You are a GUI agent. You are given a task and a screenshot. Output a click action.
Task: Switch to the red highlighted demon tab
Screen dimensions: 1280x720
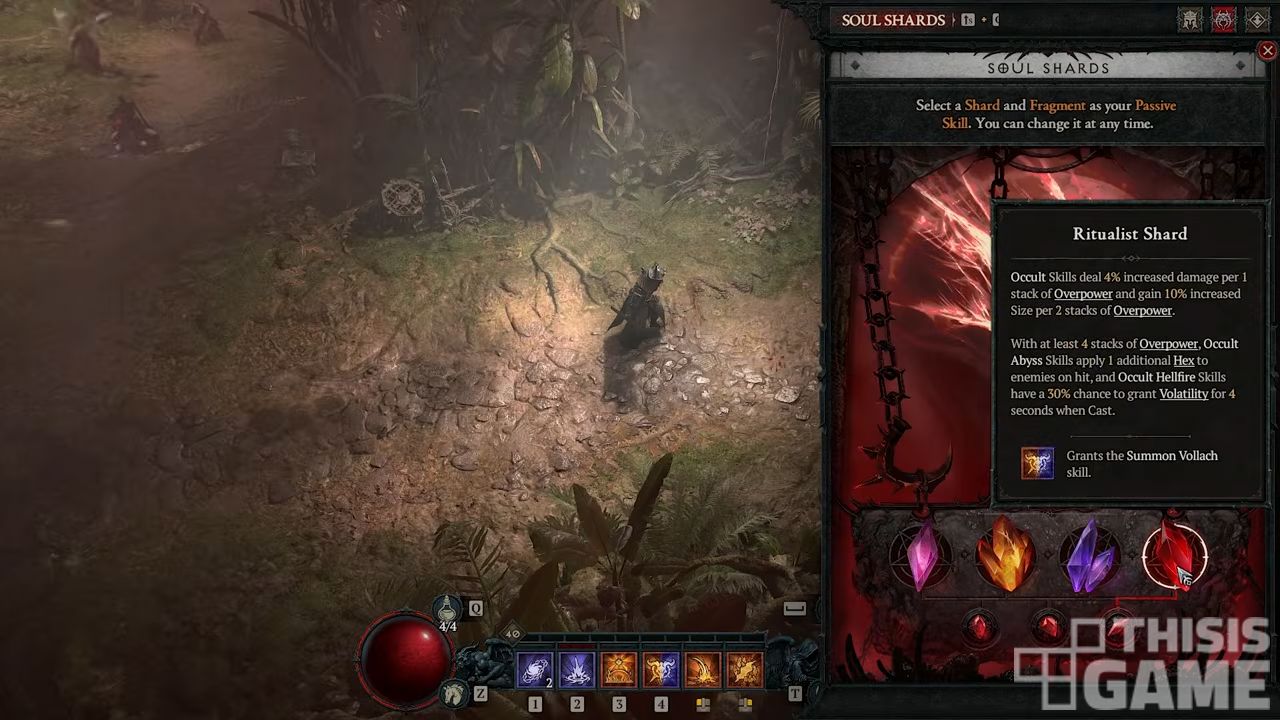1223,20
